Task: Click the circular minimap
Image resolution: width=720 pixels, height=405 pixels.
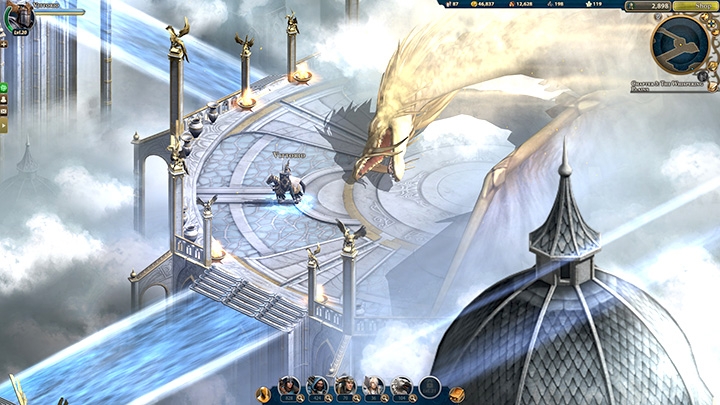Action: (679, 43)
